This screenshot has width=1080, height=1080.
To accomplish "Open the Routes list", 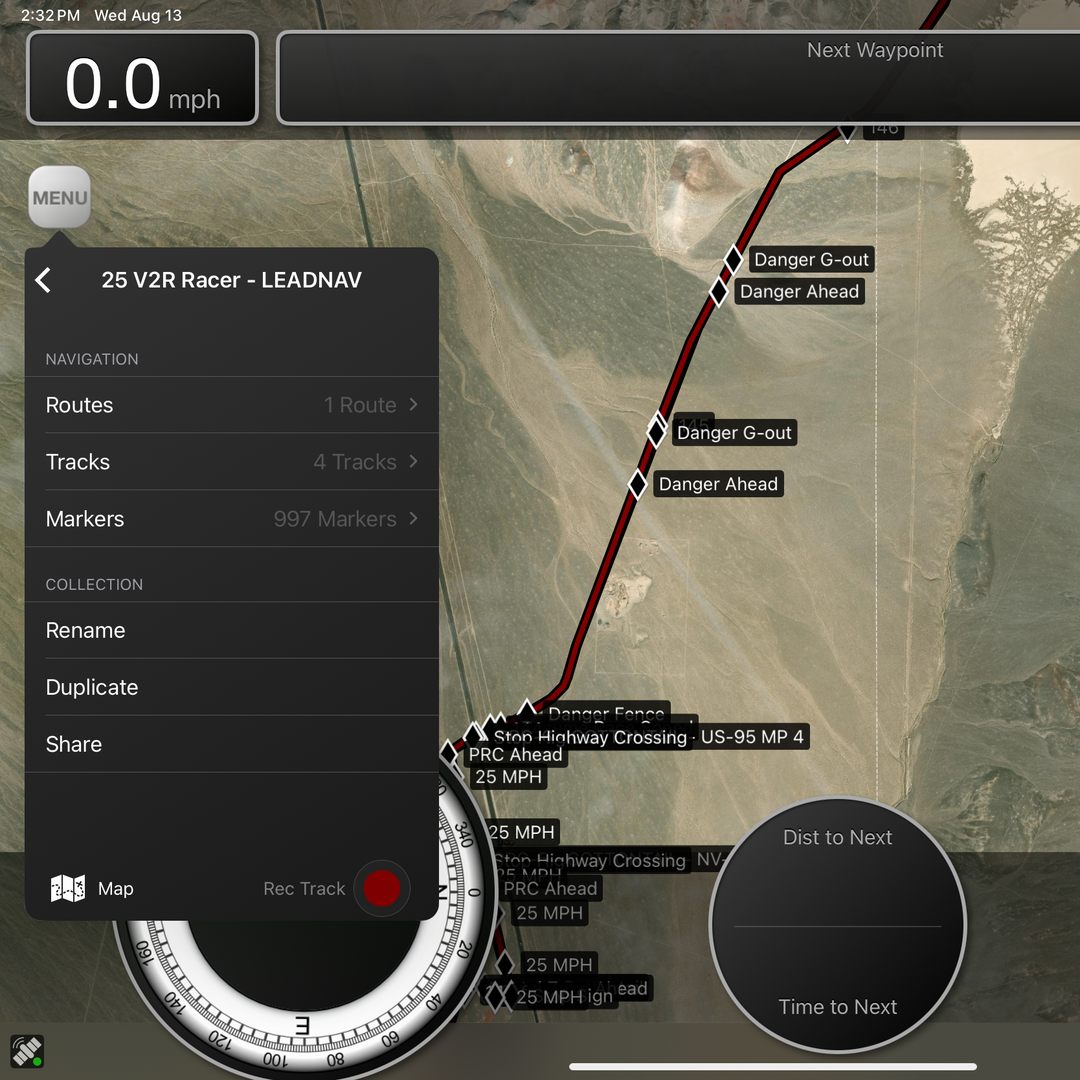I will [x=231, y=405].
